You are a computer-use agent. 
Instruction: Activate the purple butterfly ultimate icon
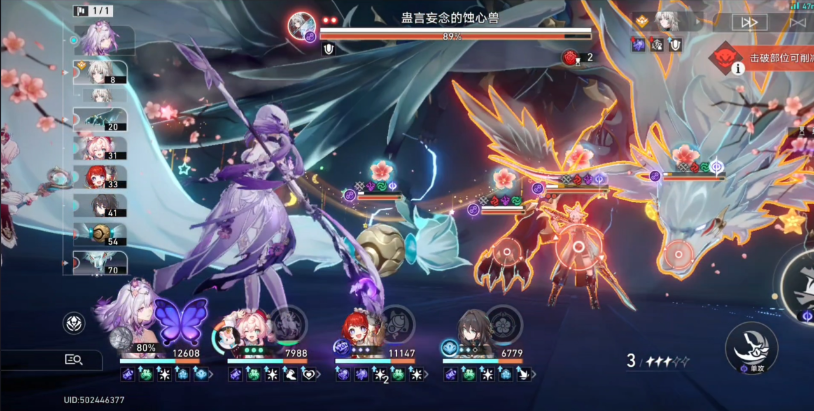pyautogui.click(x=180, y=320)
